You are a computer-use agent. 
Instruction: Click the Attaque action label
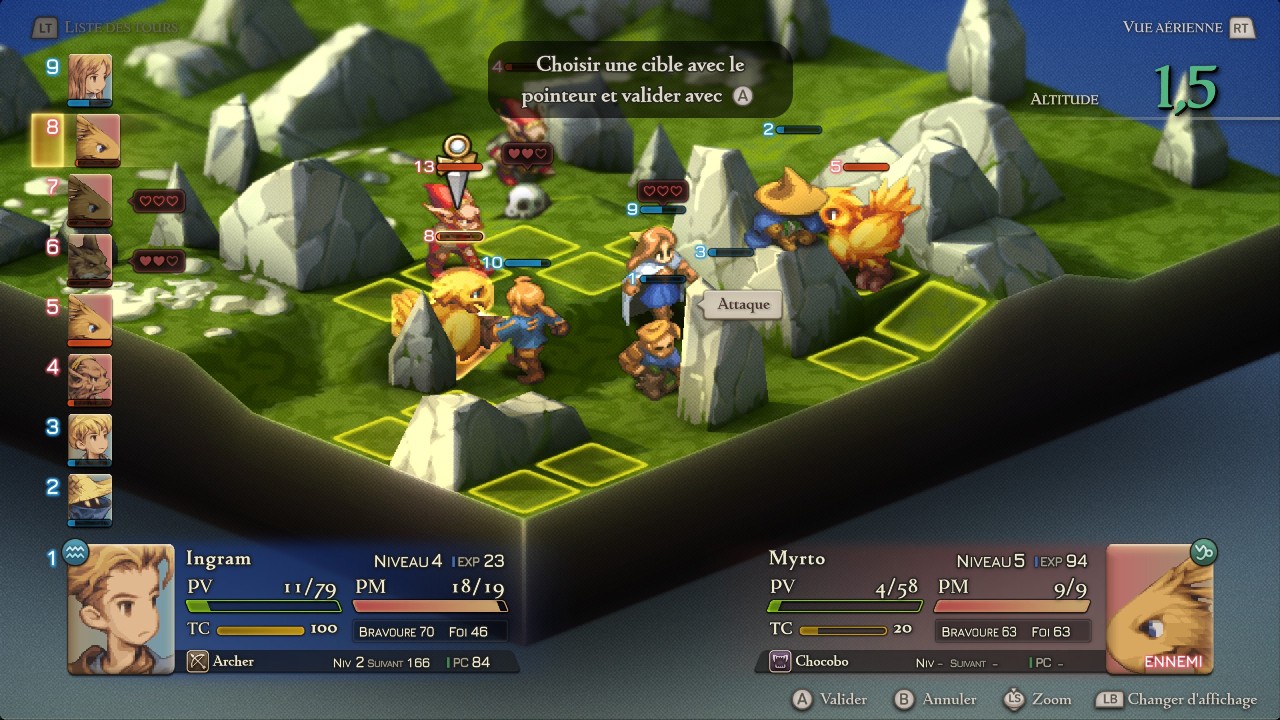click(x=743, y=304)
